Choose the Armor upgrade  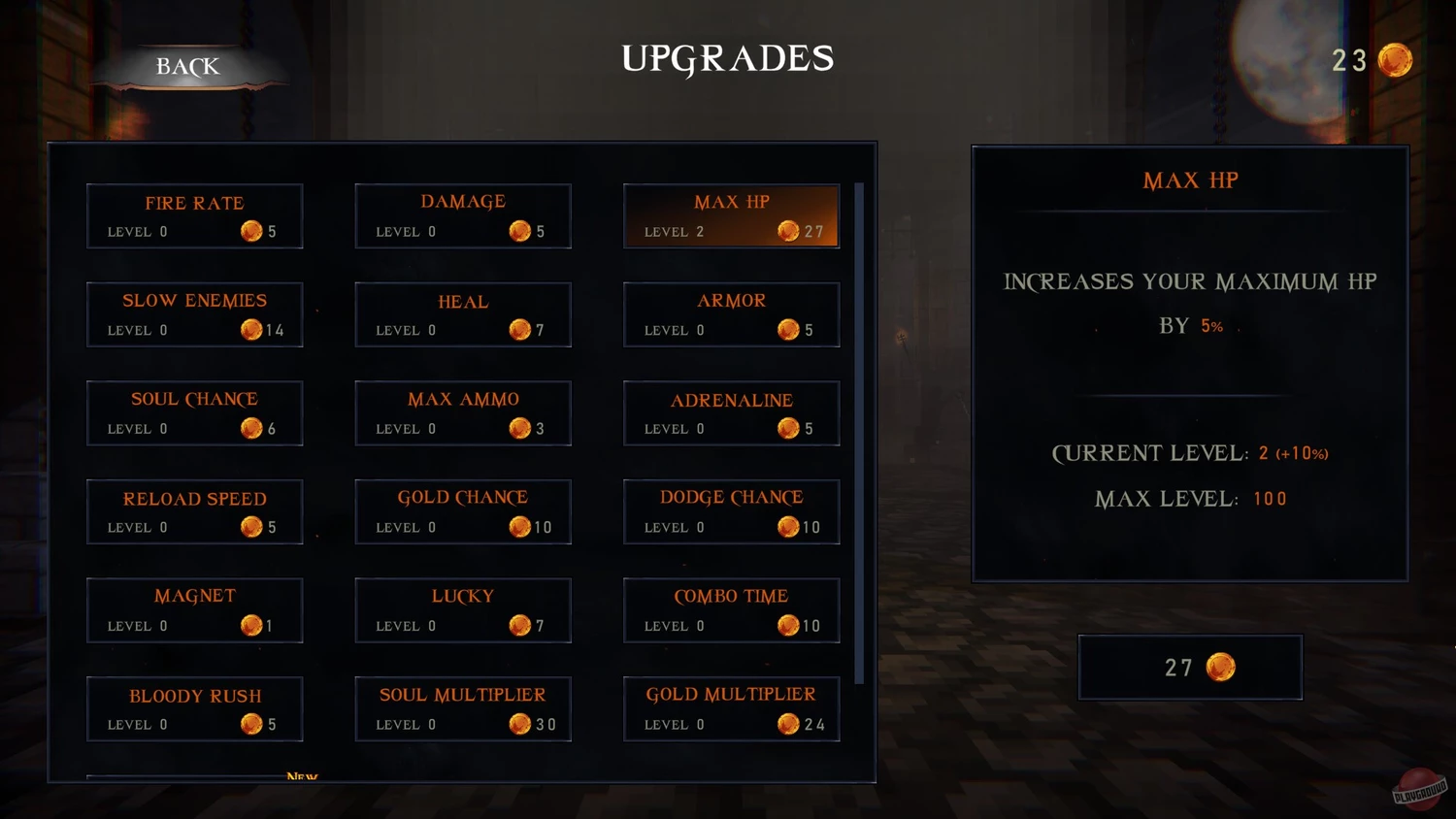(x=731, y=314)
